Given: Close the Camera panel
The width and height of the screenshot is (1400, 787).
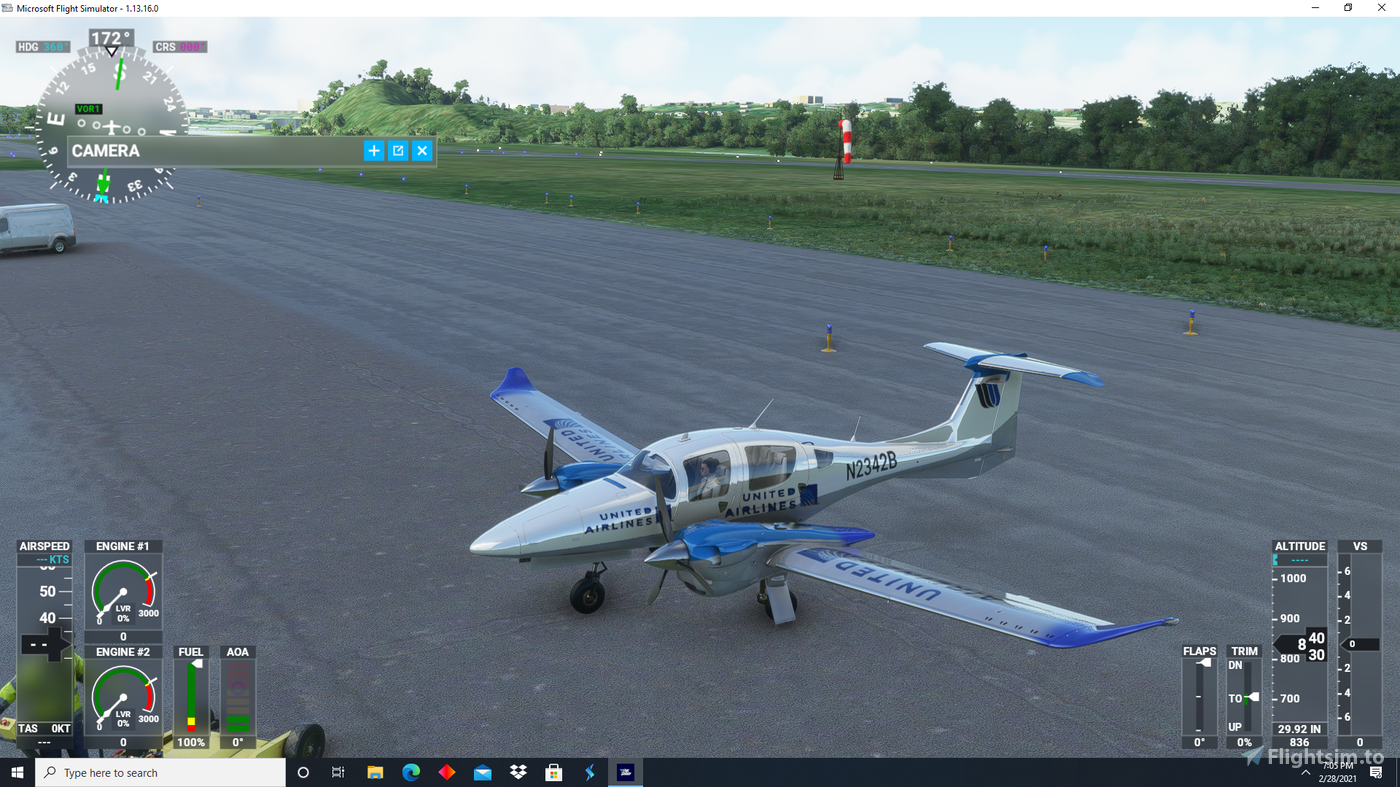Looking at the screenshot, I should 422,150.
